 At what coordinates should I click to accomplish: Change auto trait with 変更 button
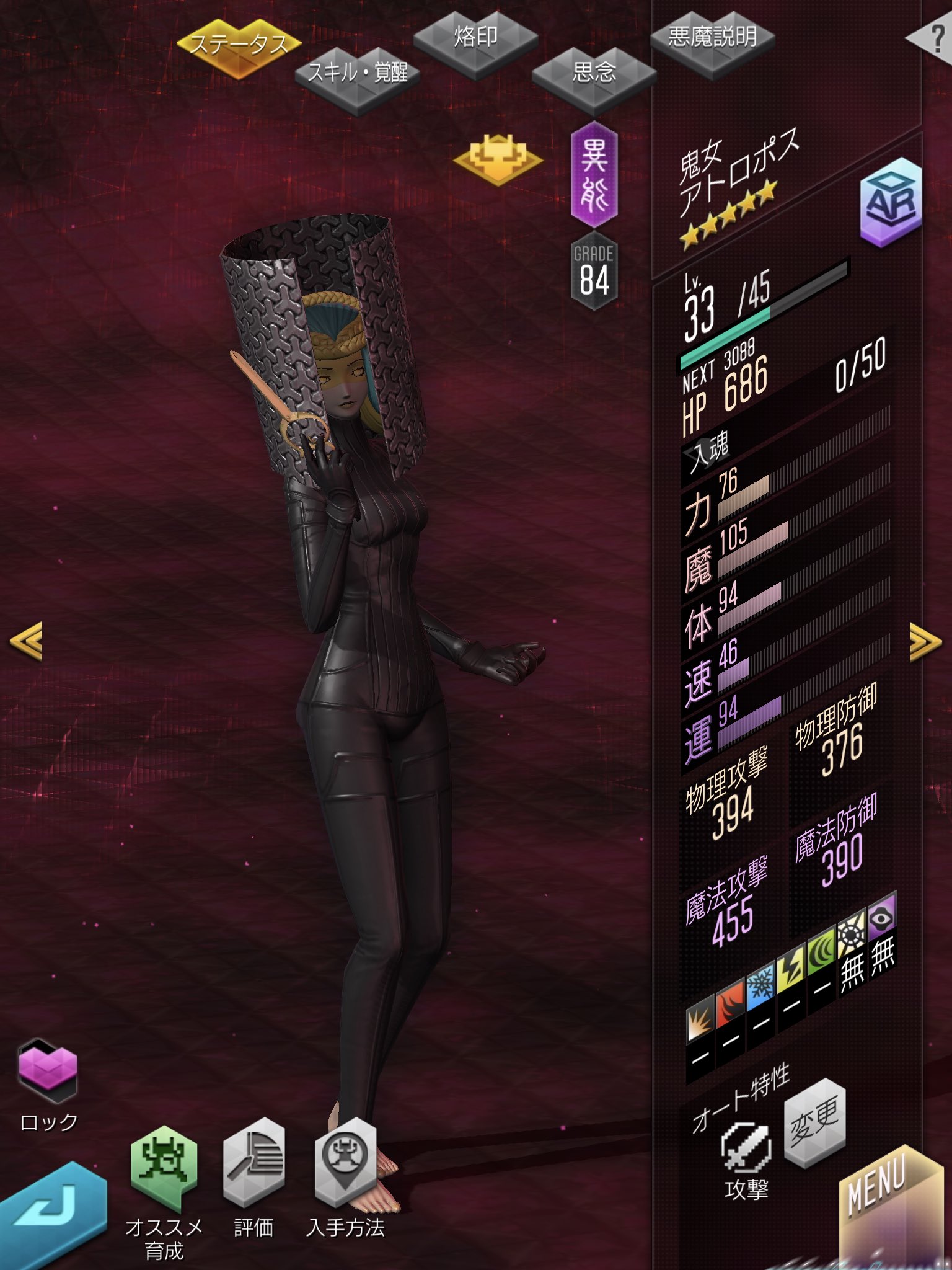click(814, 1122)
